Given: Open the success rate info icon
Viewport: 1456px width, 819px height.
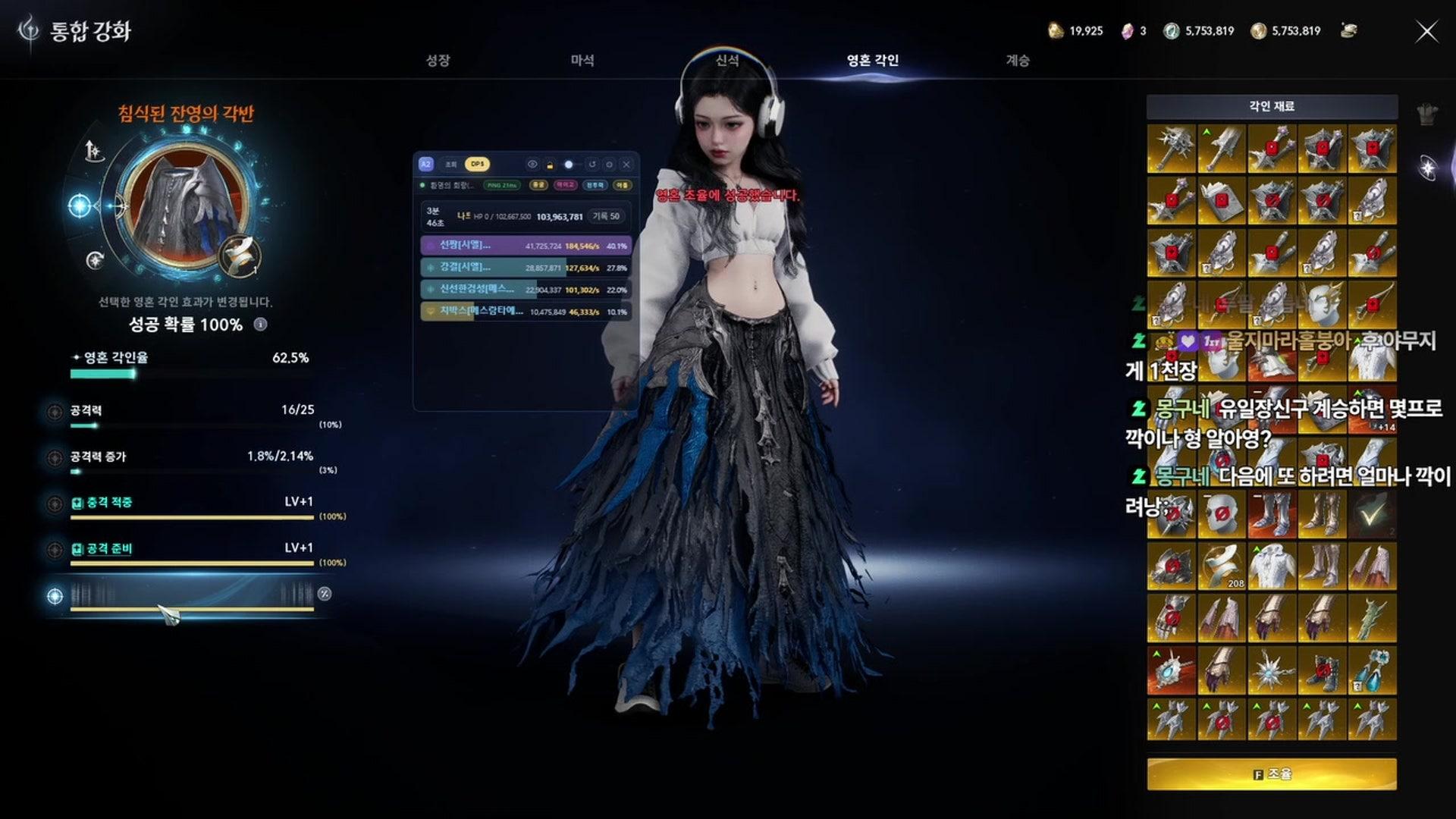Looking at the screenshot, I should (260, 325).
